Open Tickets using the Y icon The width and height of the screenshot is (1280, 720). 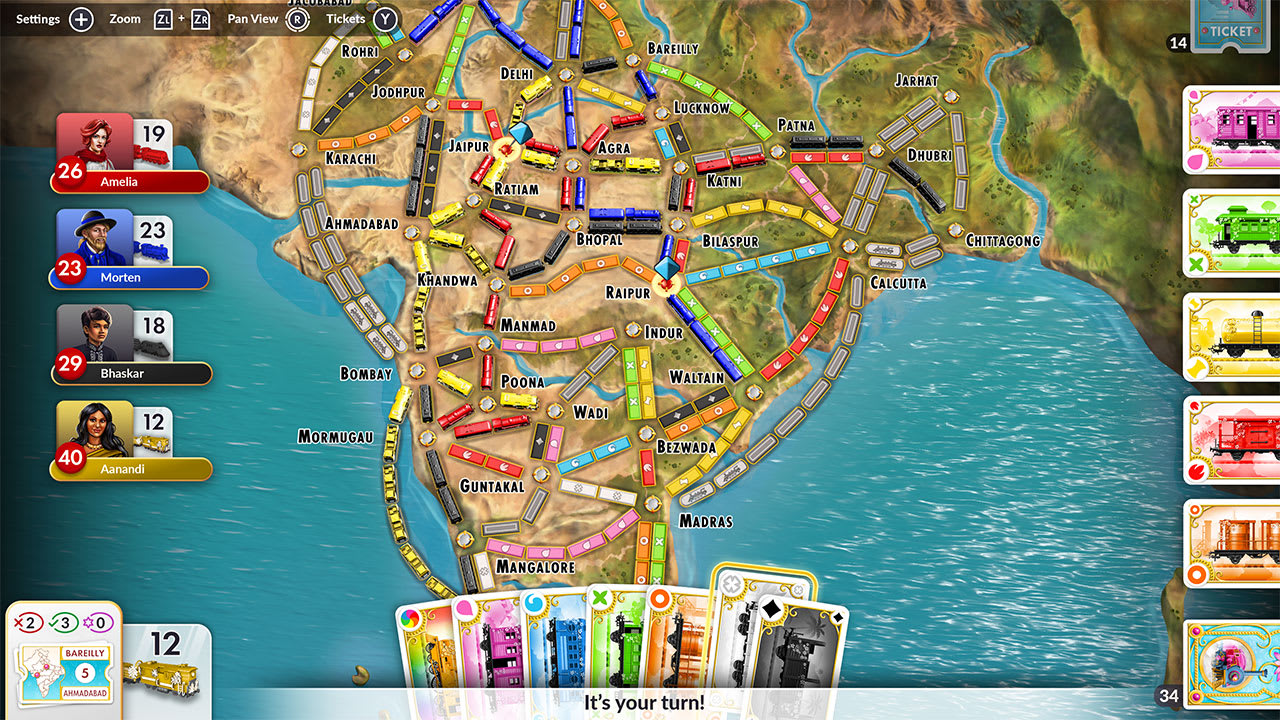pos(383,18)
